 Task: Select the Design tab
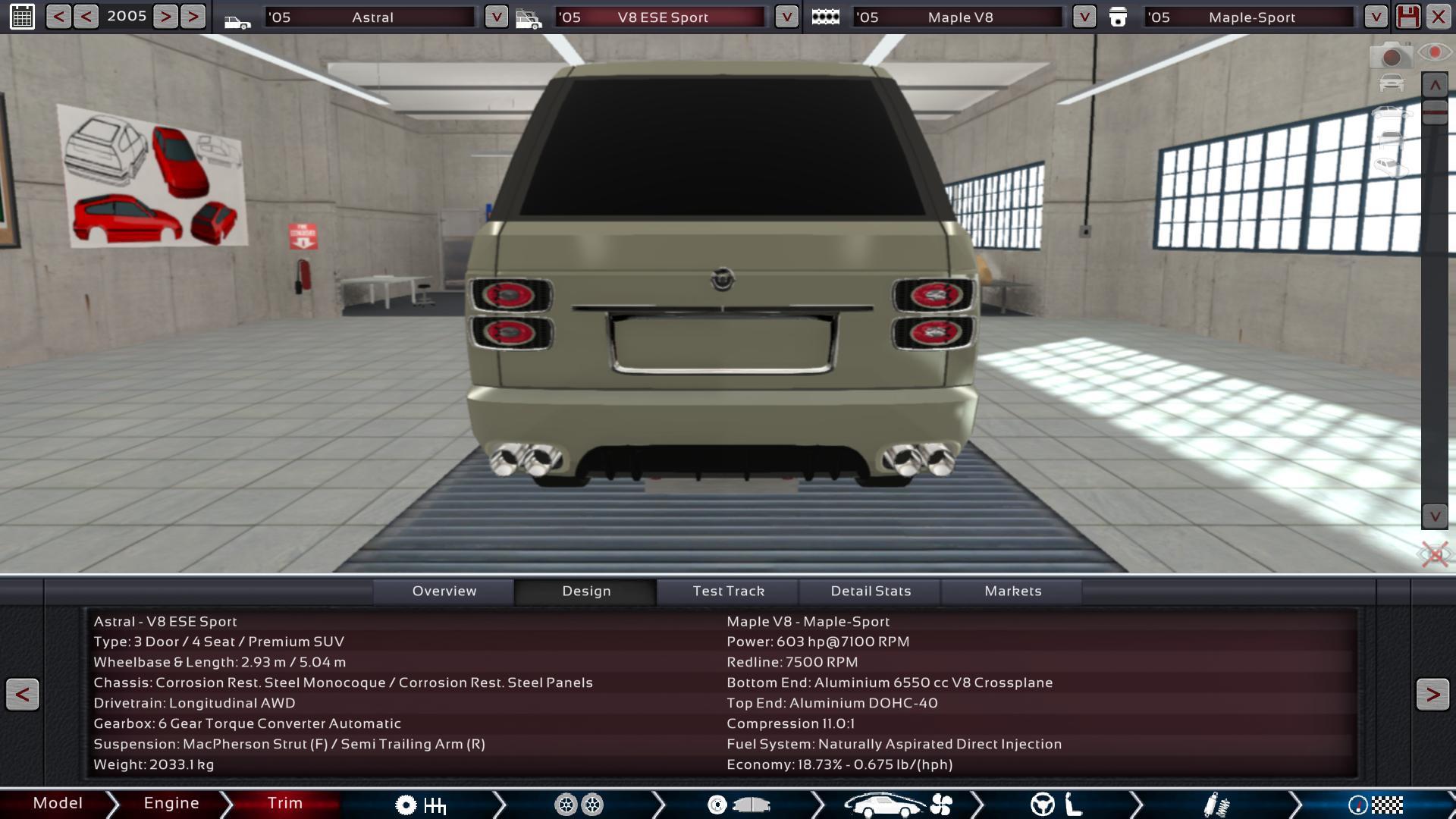[x=586, y=591]
